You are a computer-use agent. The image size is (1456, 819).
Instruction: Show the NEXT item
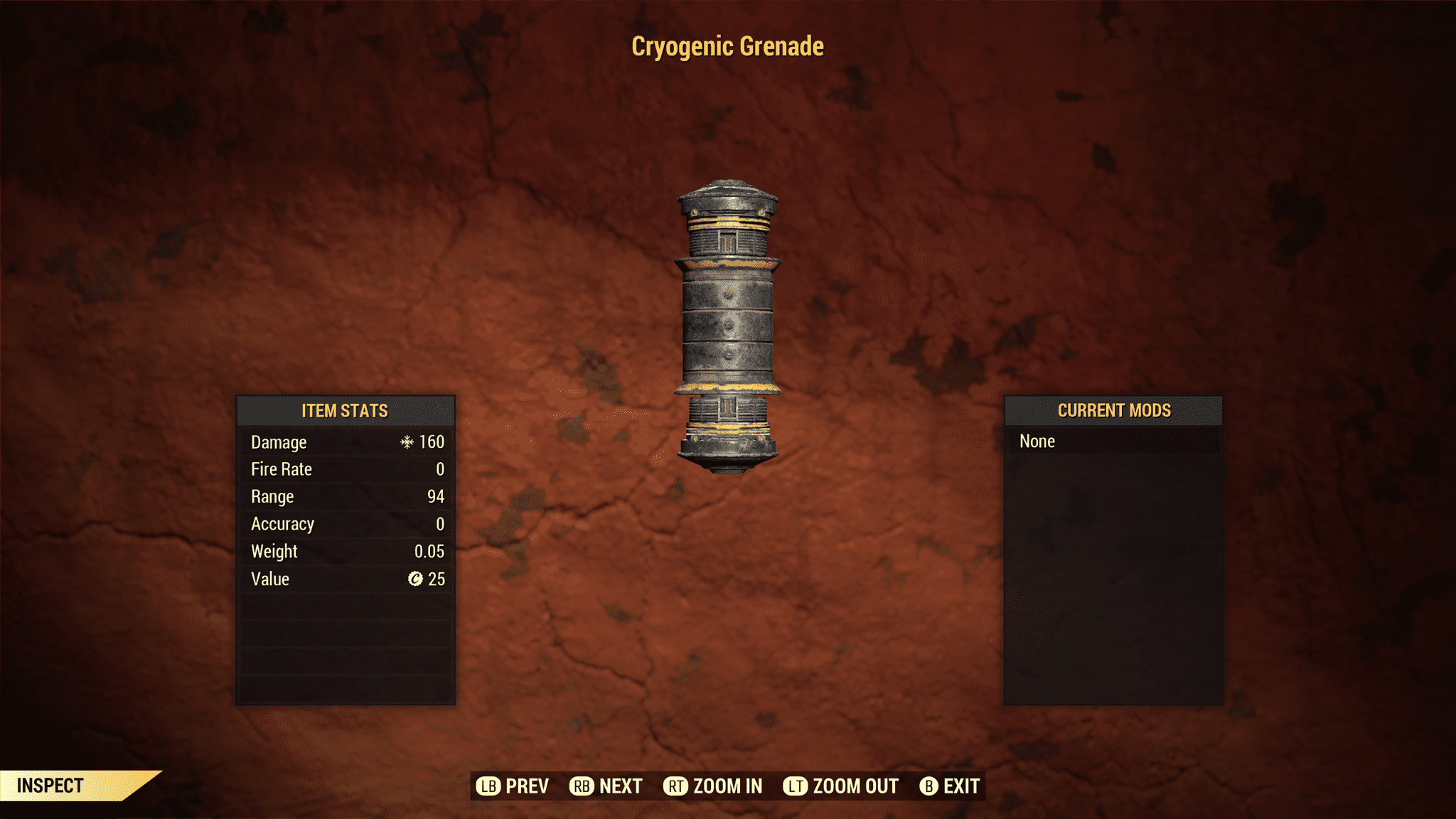click(606, 786)
